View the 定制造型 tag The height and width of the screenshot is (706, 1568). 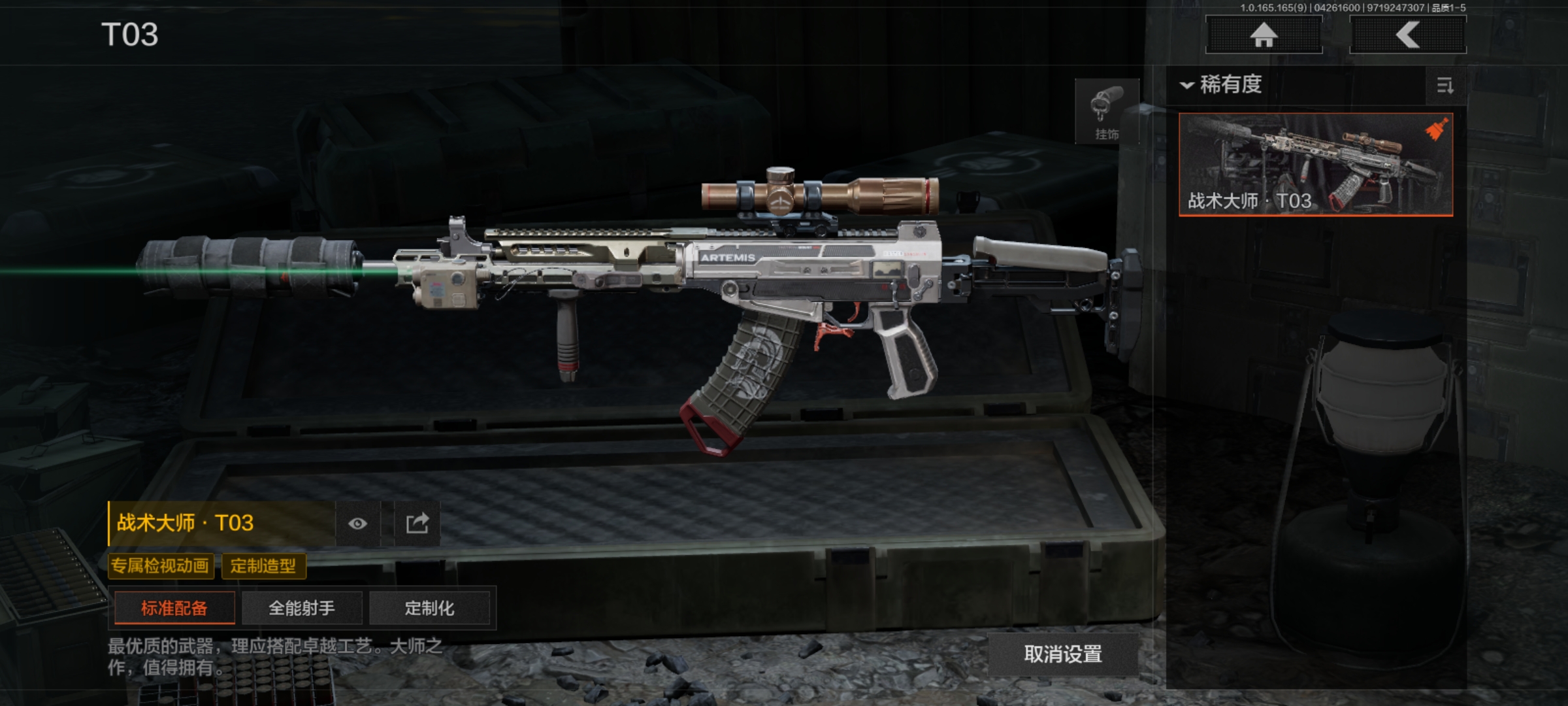tap(263, 566)
